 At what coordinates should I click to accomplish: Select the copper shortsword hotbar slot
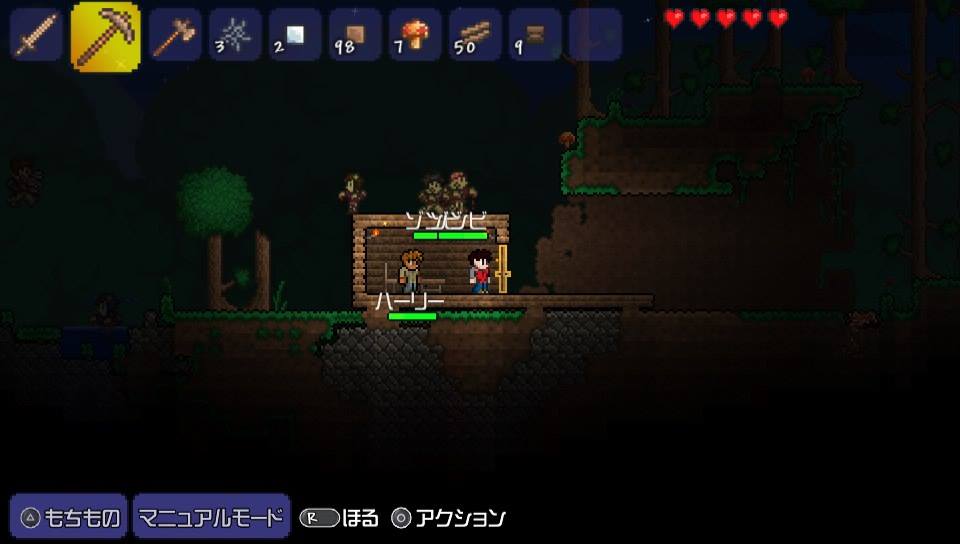pyautogui.click(x=35, y=35)
